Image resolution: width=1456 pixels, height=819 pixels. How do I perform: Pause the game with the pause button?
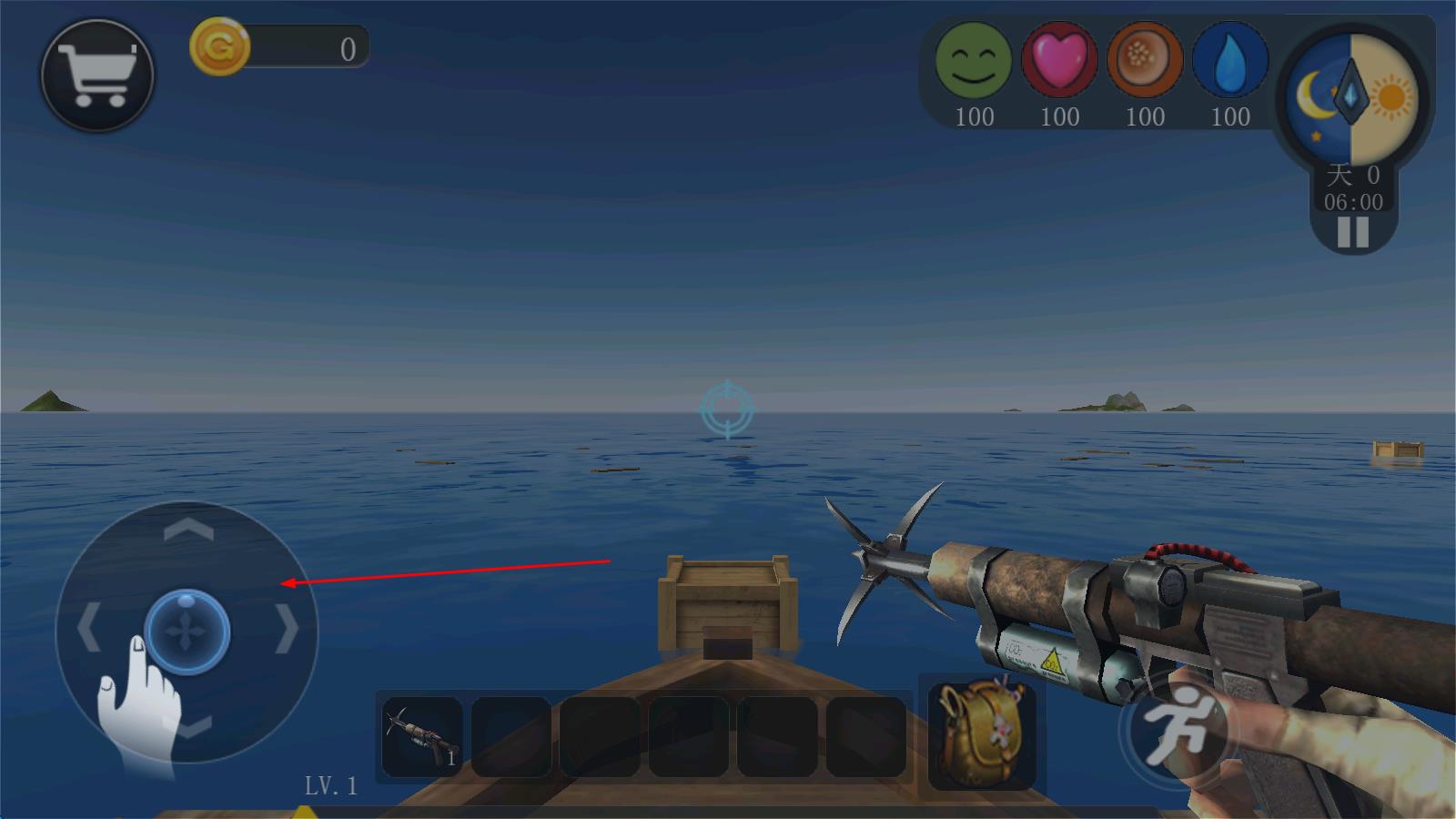1352,233
